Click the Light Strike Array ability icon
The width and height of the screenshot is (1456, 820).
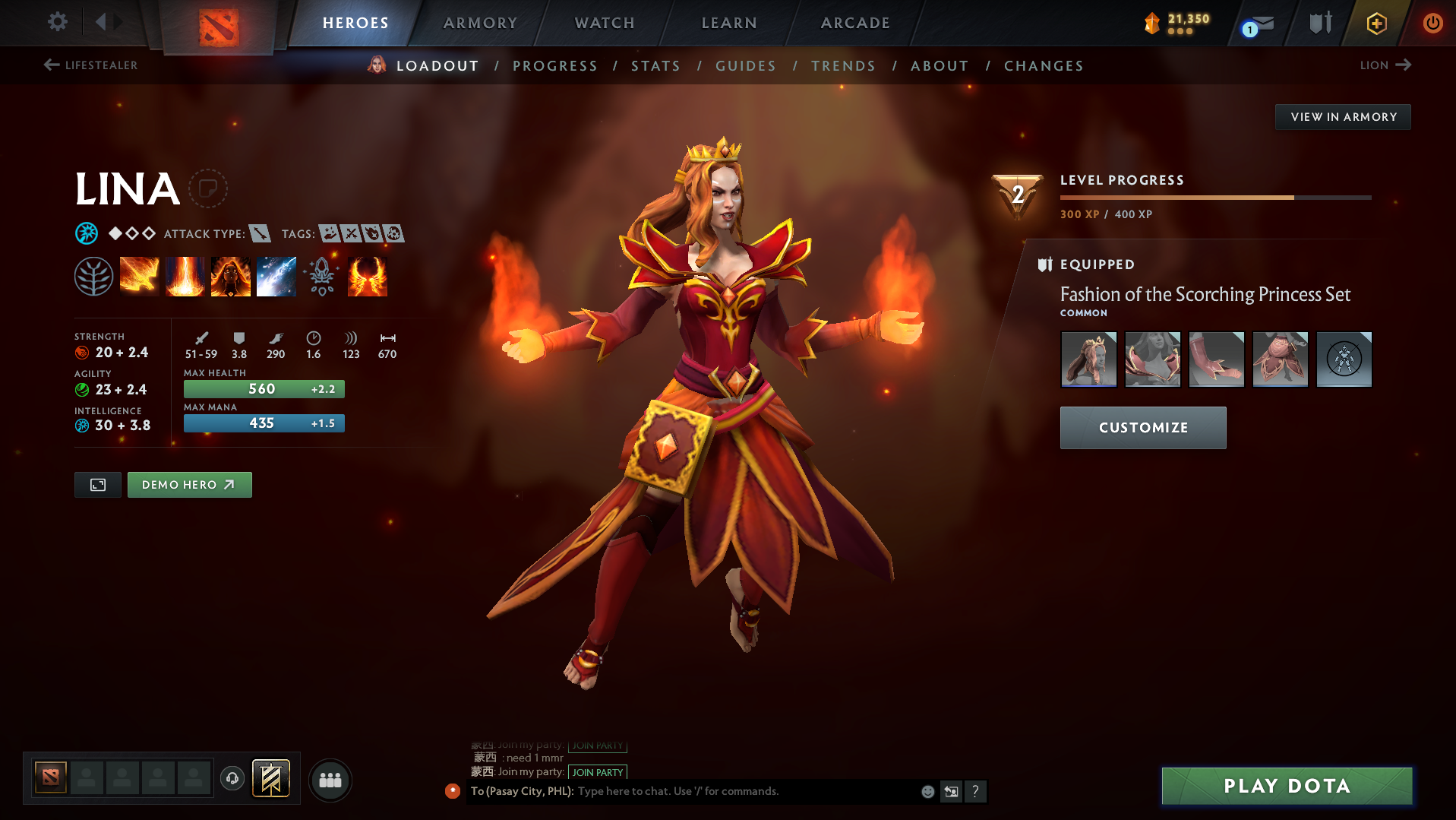point(185,276)
